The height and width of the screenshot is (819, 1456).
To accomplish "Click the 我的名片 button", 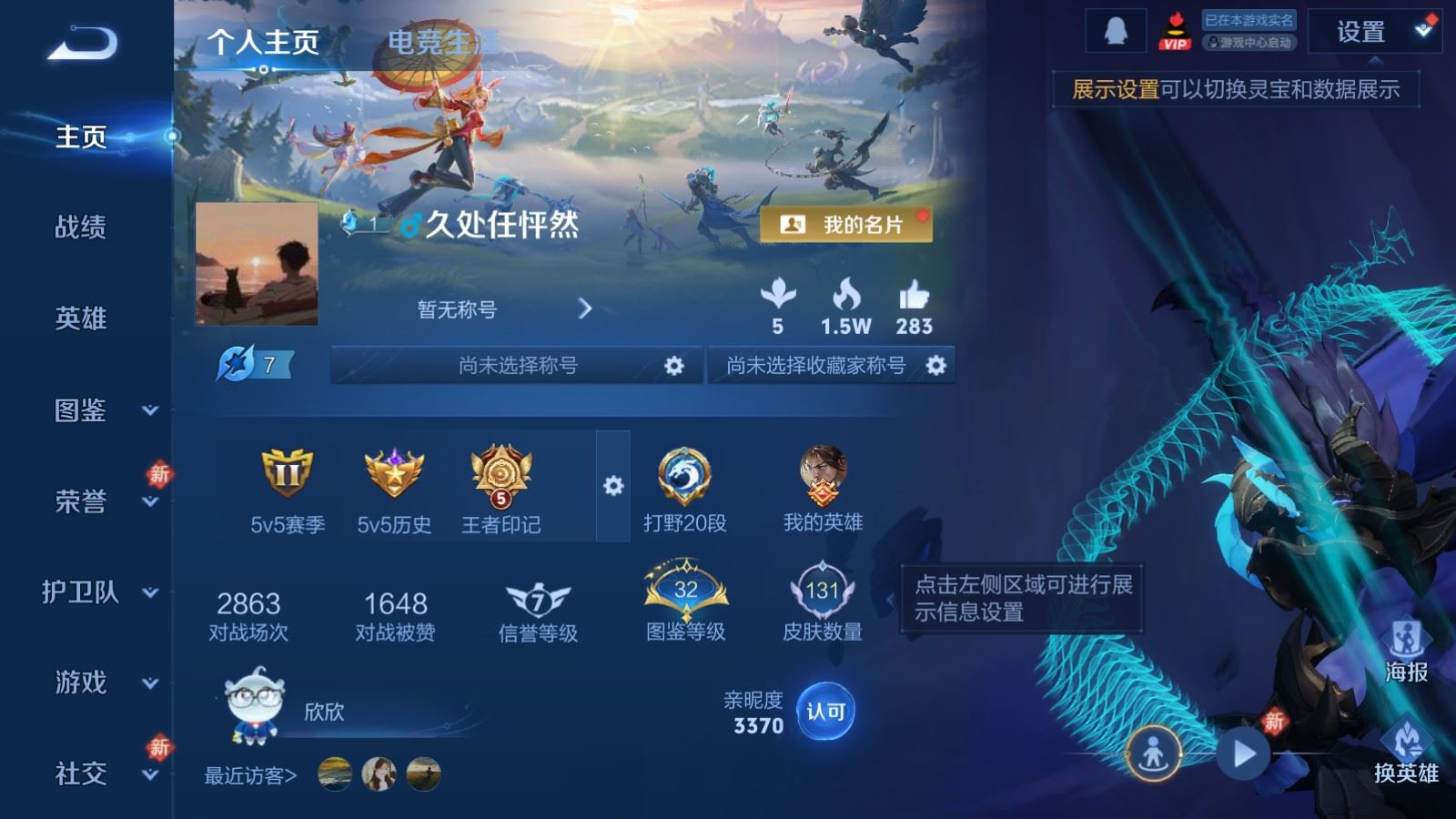I will click(847, 224).
